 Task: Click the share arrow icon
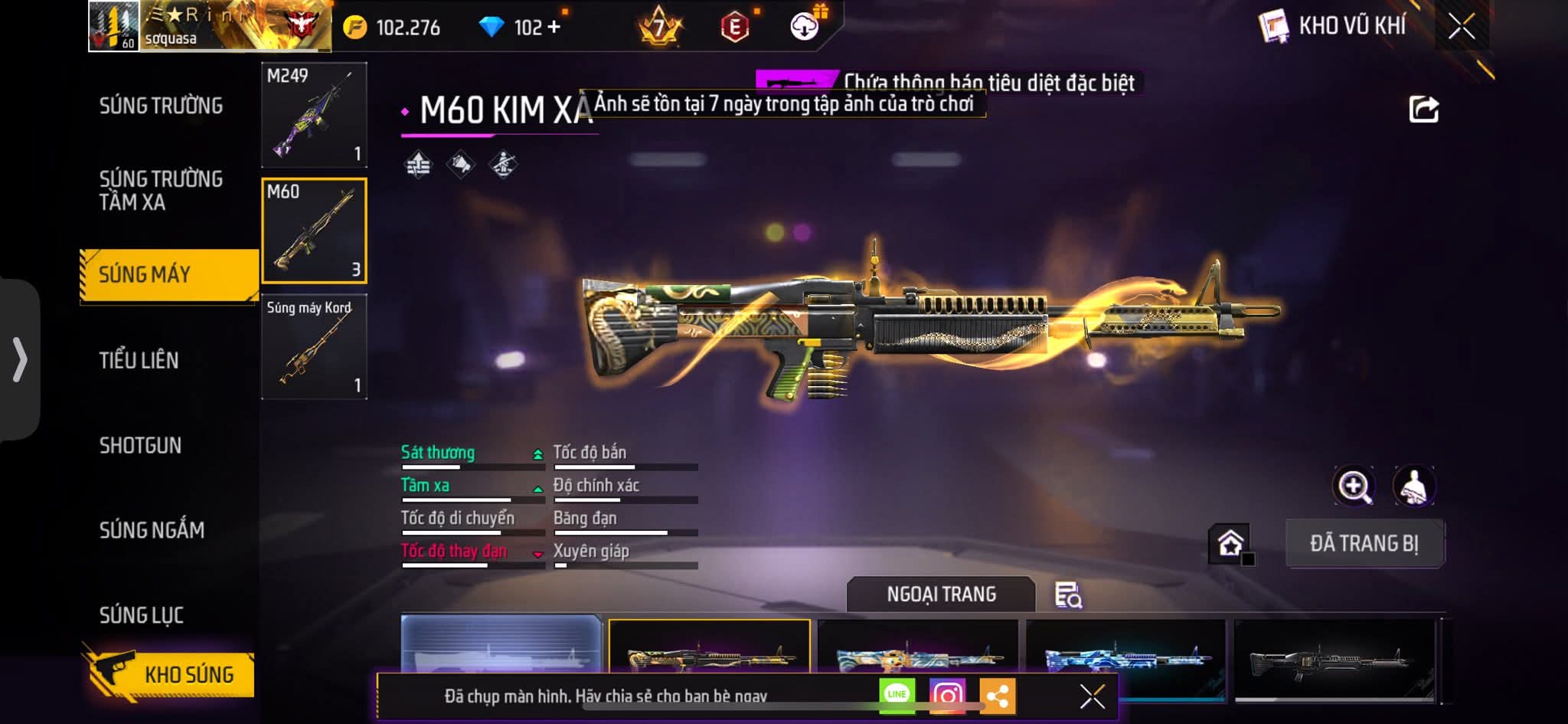pos(1423,110)
